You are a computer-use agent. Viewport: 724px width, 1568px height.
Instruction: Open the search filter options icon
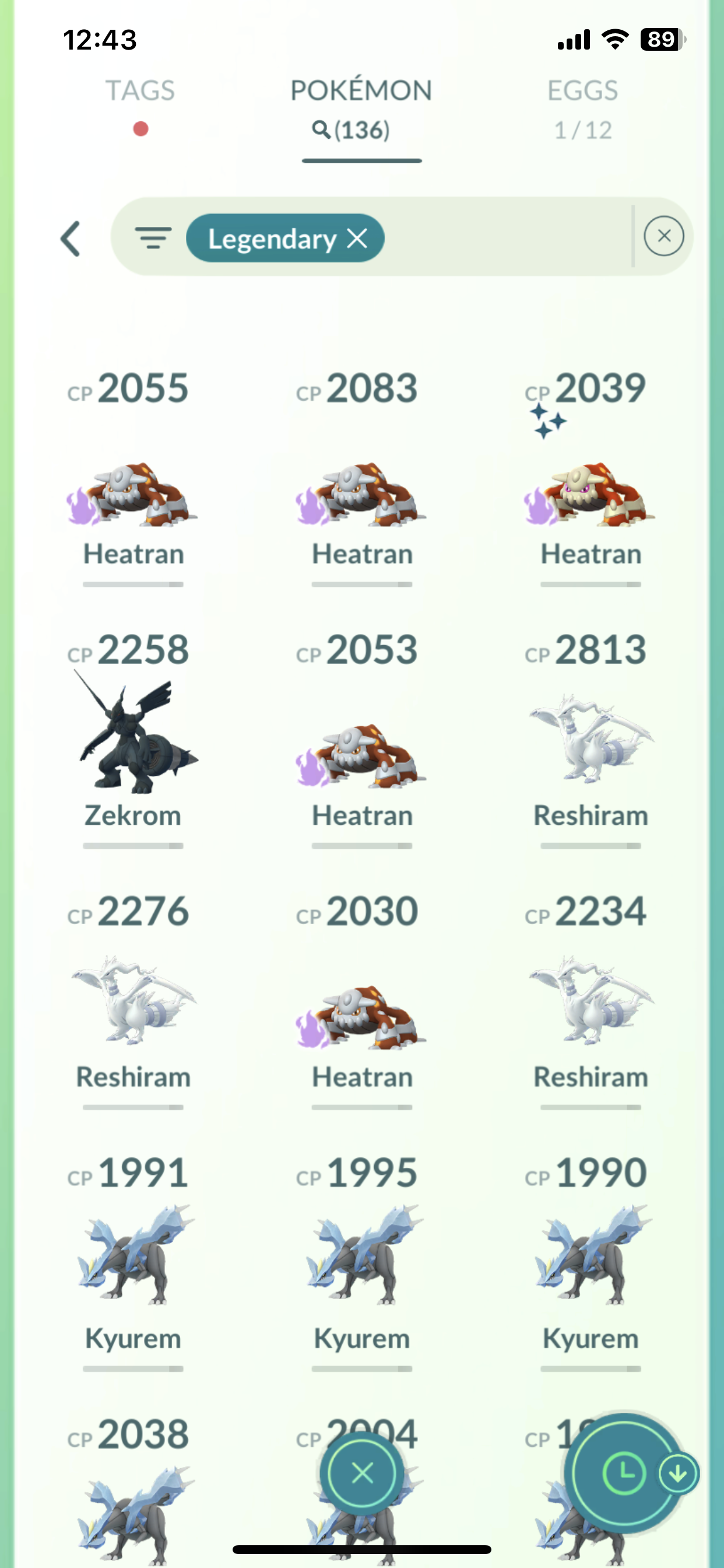point(153,238)
